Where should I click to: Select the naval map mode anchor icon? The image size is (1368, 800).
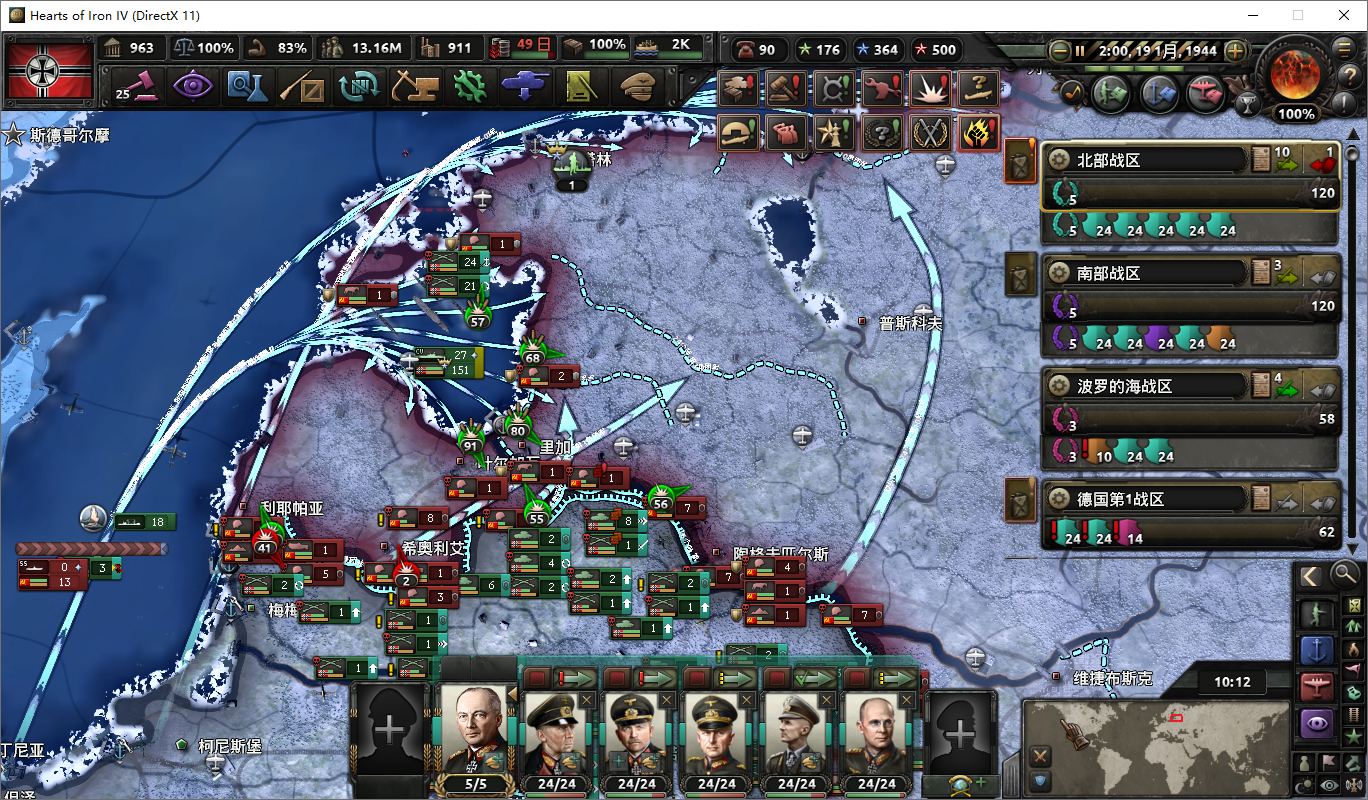[x=1317, y=648]
